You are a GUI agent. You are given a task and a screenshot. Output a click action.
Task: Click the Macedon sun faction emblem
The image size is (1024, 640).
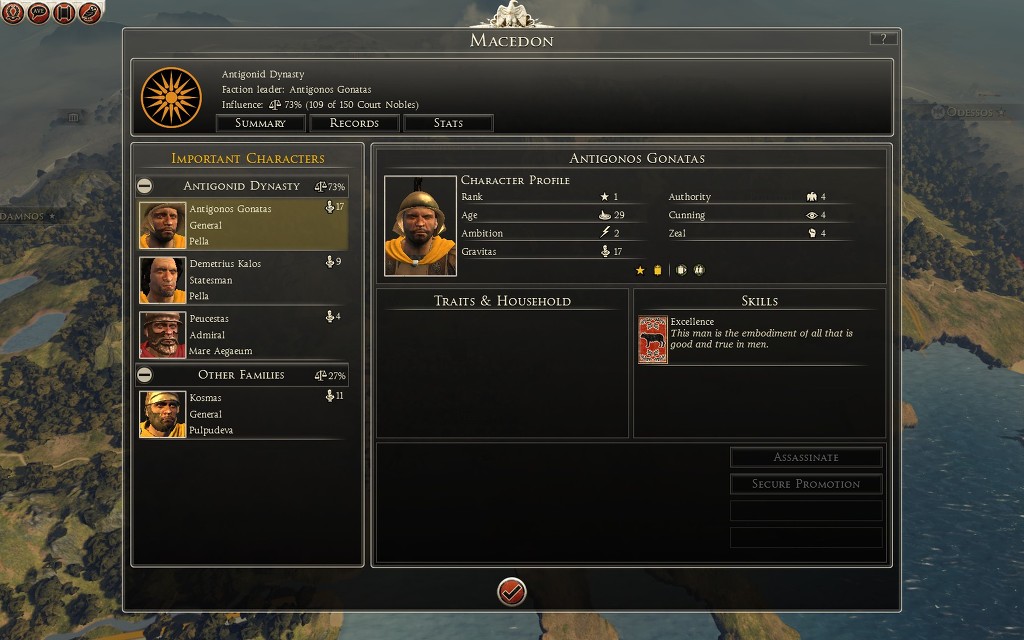[172, 96]
